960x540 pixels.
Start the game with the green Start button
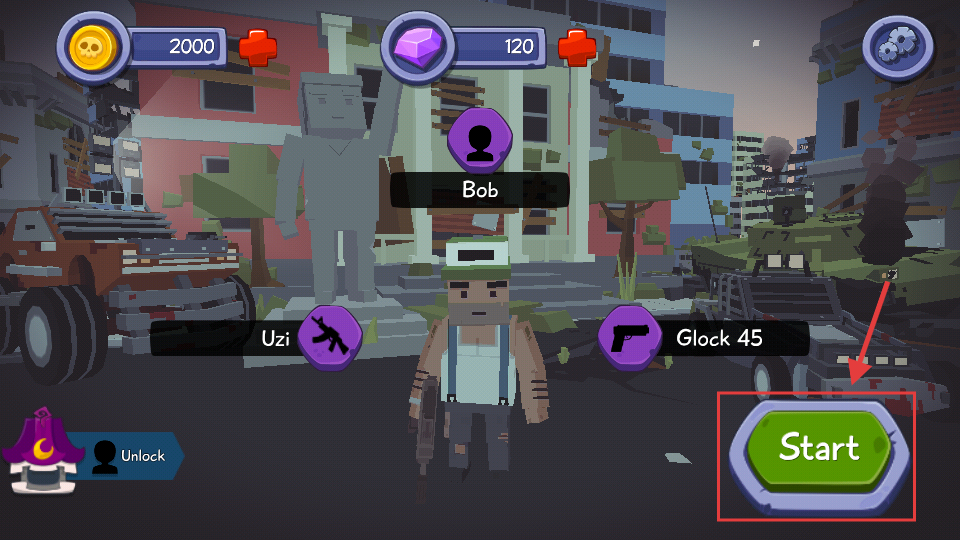pos(818,447)
